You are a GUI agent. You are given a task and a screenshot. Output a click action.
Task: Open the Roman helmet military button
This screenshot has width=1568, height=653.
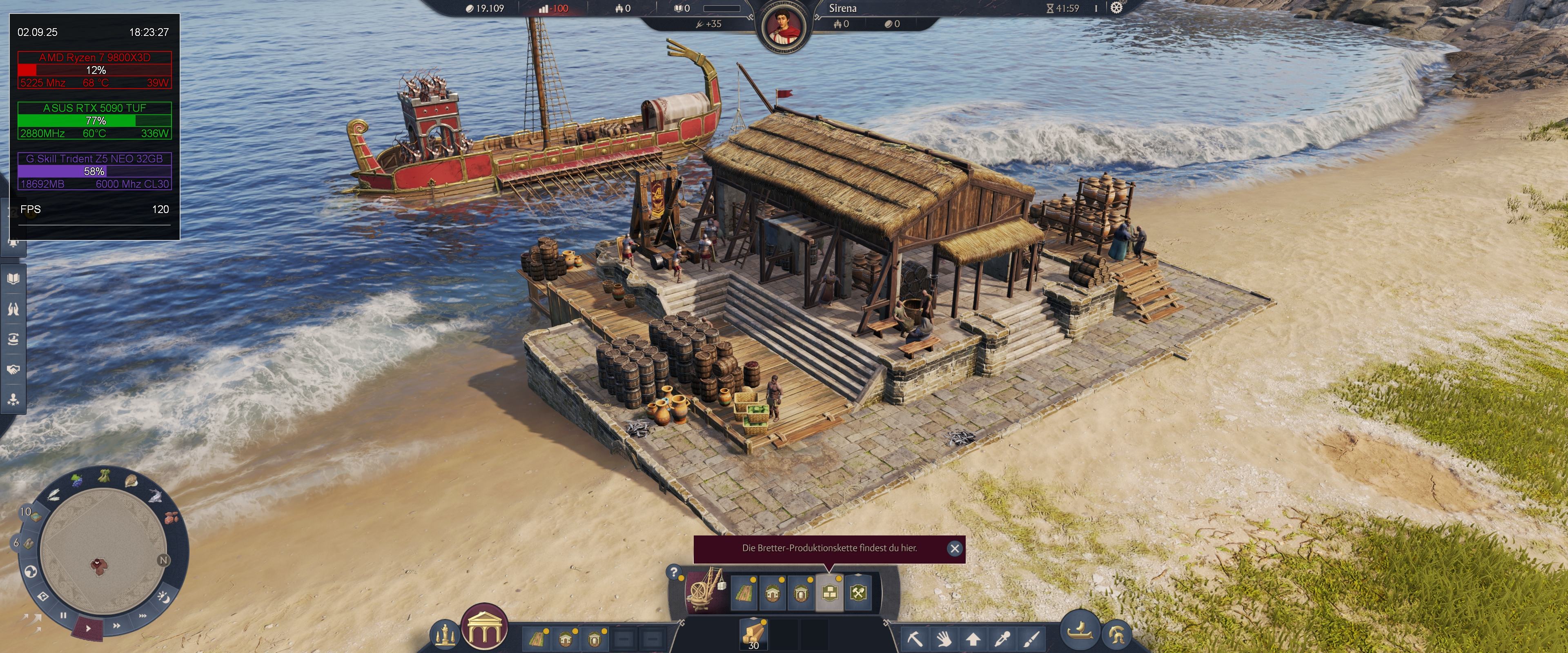[x=1116, y=635]
